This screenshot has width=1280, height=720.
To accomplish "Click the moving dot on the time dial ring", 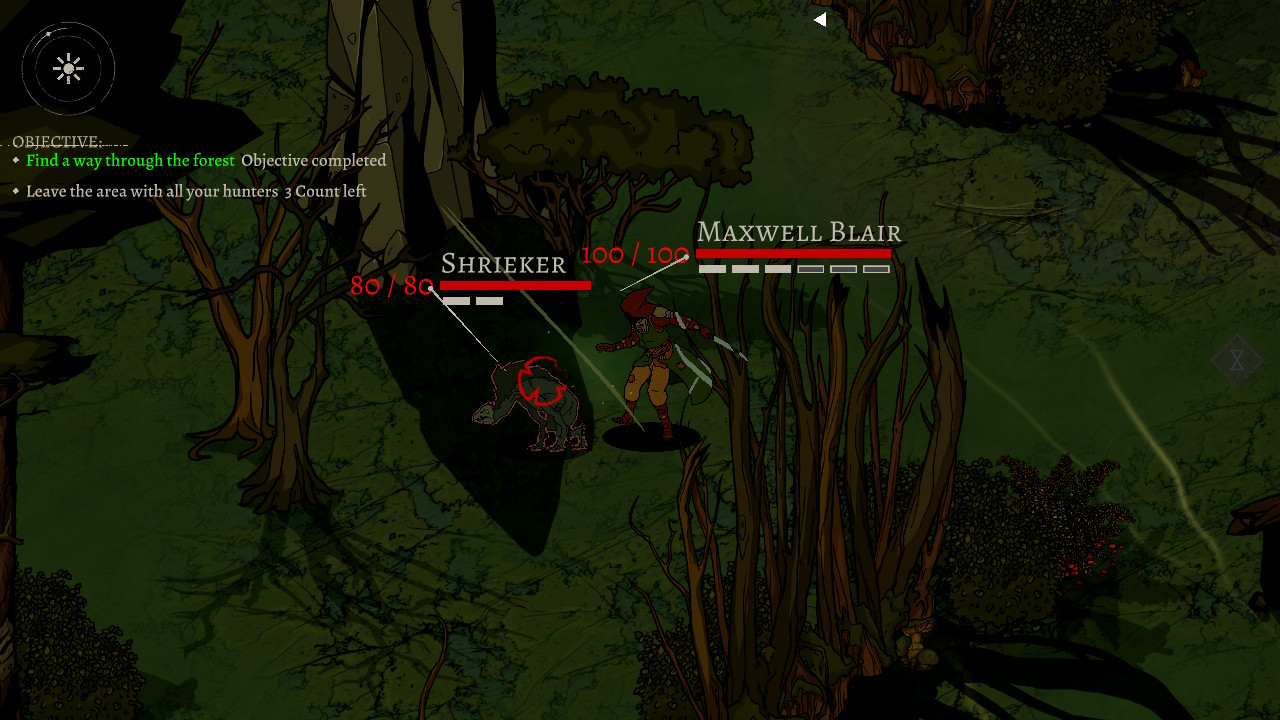I will (48, 34).
